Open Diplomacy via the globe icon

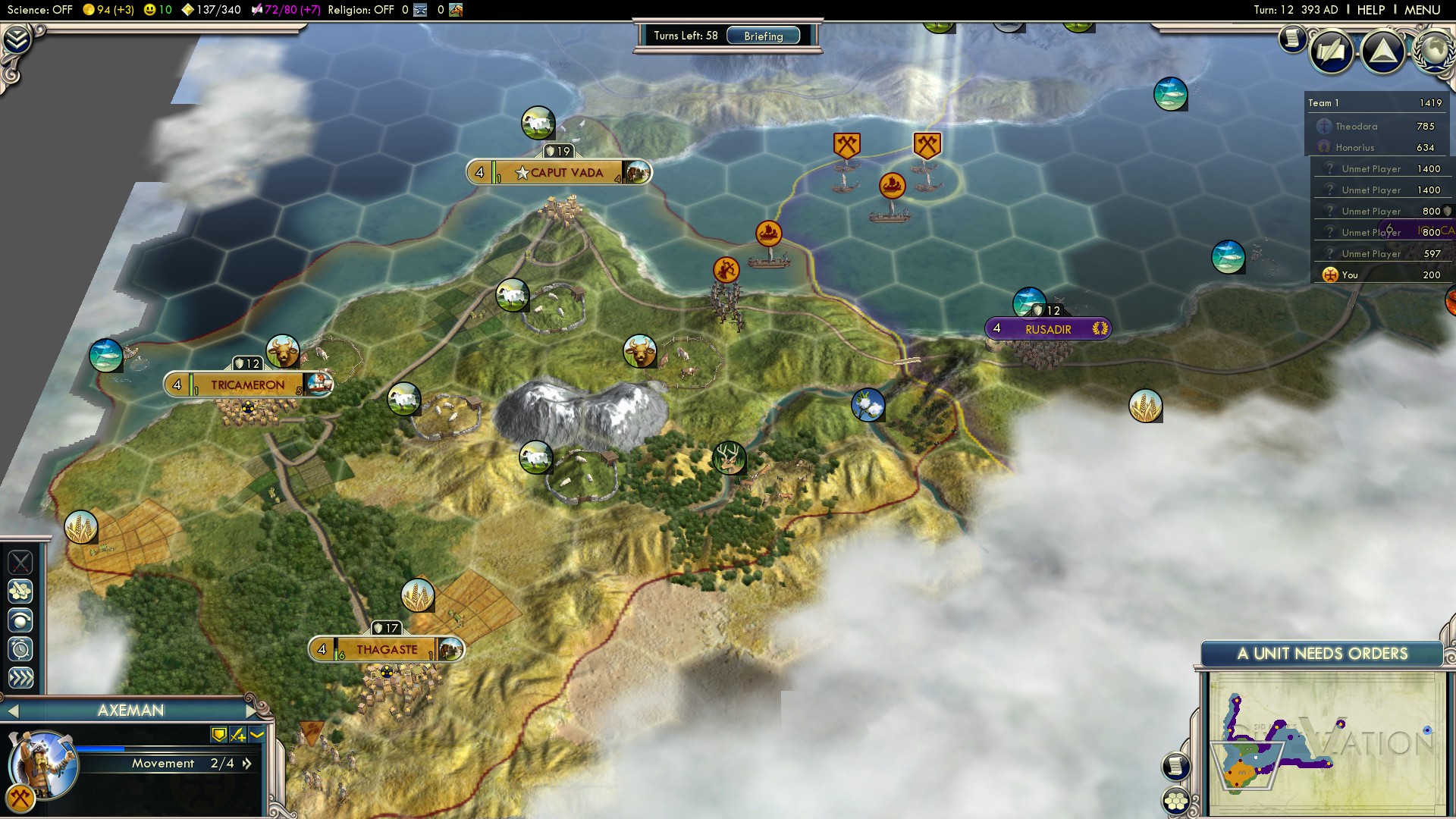click(1436, 52)
